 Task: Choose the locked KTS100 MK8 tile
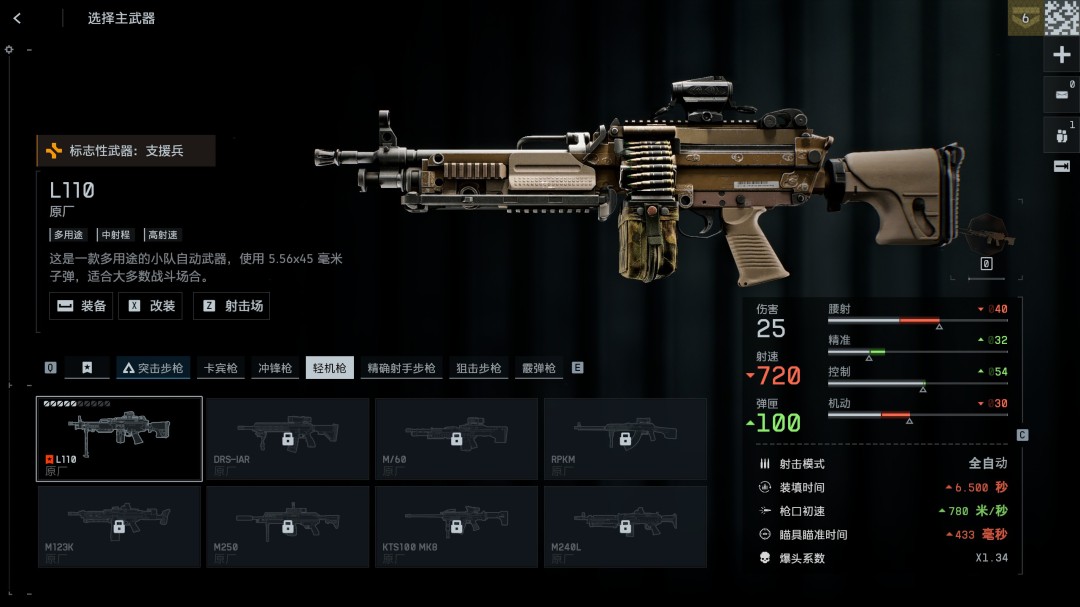(456, 526)
